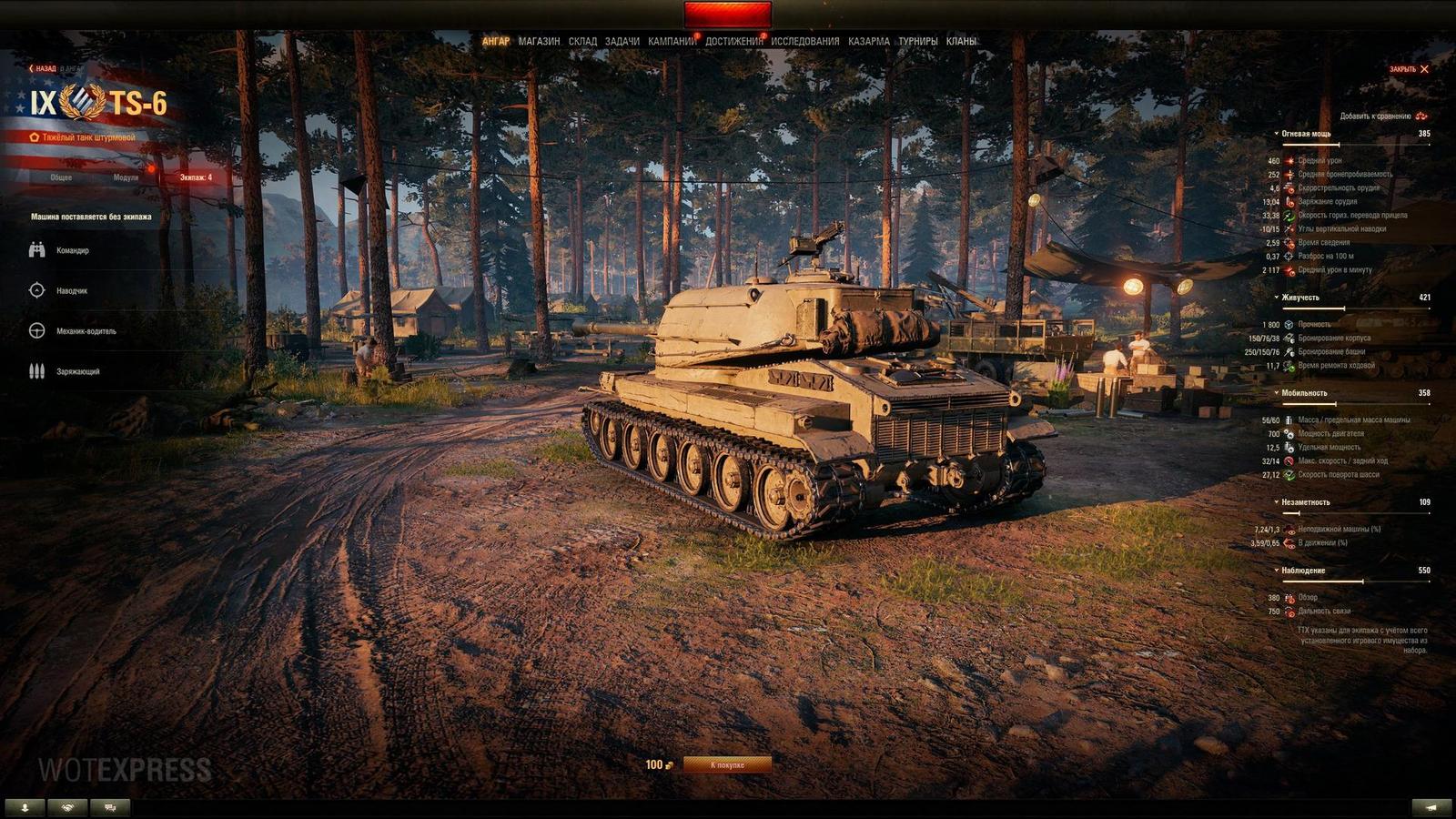The width and height of the screenshot is (1456, 819).
Task: Select the Наводчик crew slot icon
Action: tap(36, 289)
